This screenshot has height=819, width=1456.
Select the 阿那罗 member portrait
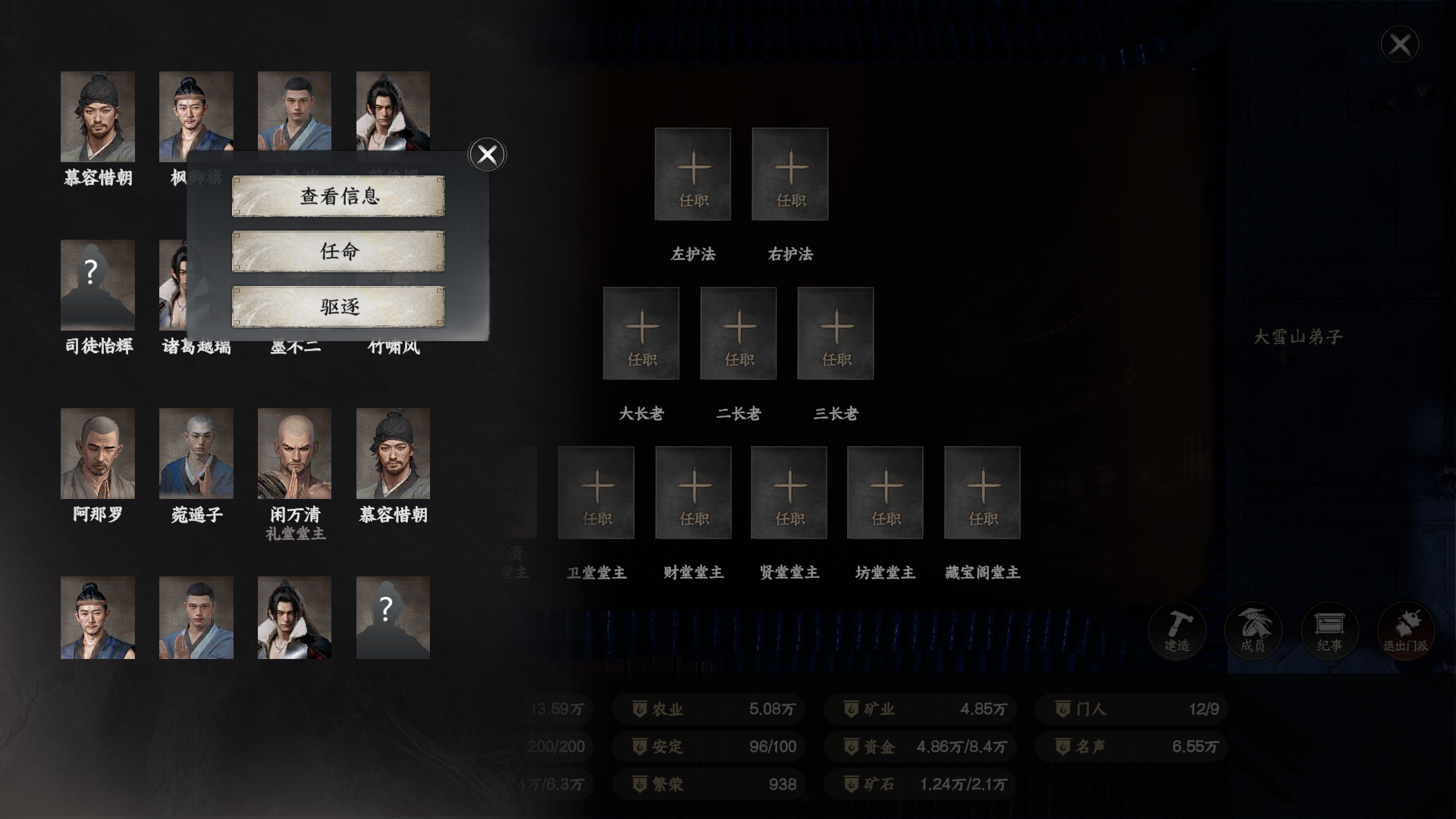(x=98, y=453)
